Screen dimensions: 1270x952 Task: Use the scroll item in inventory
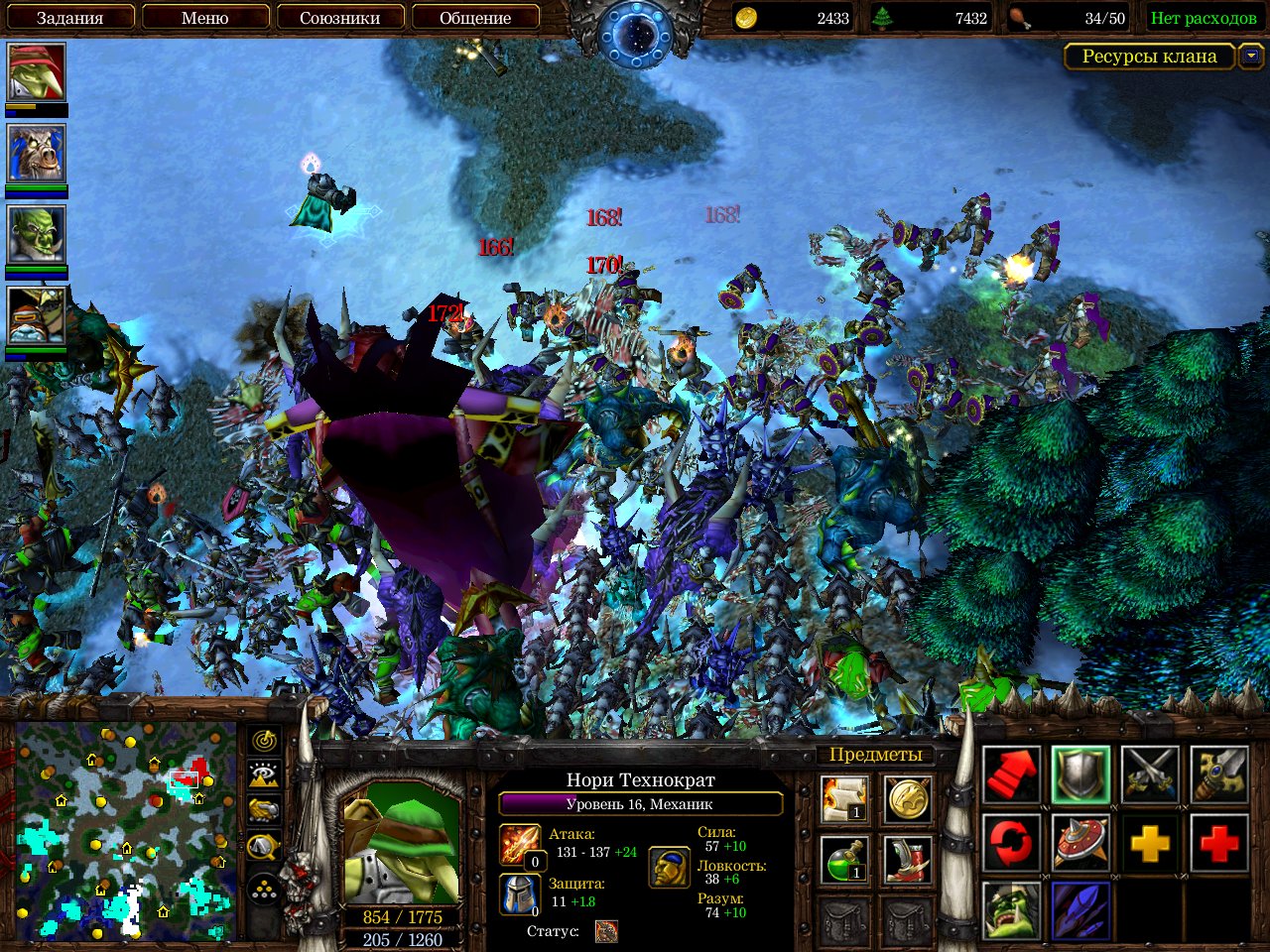coord(845,799)
